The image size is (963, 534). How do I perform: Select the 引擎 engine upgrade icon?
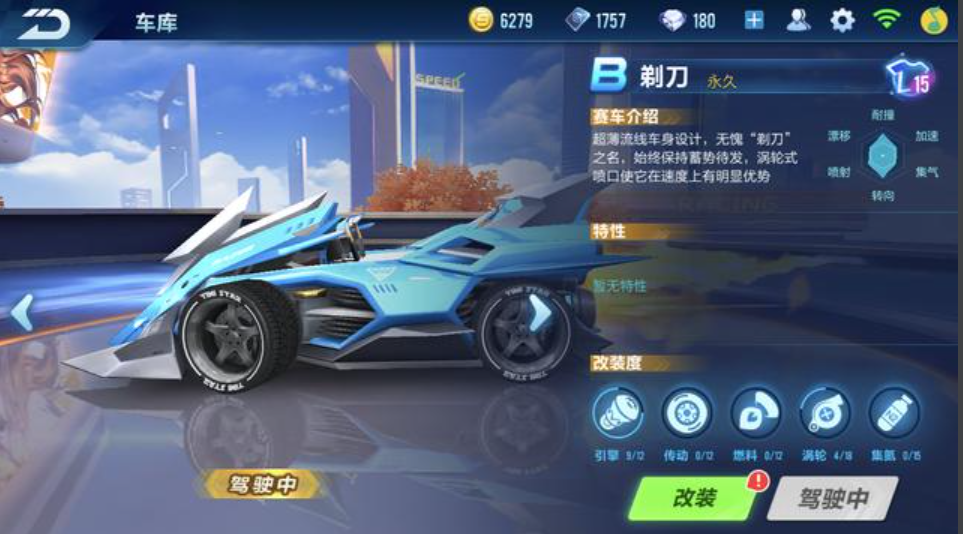(x=618, y=412)
